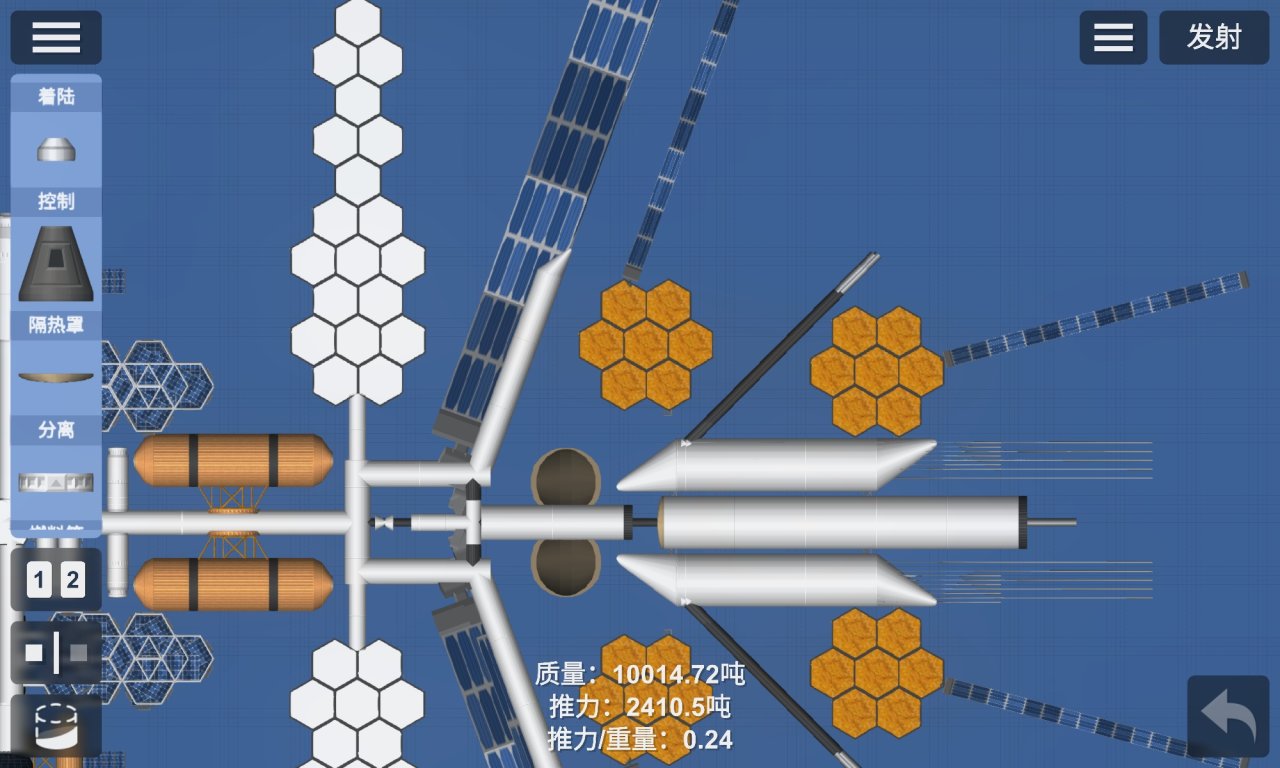Image resolution: width=1280 pixels, height=768 pixels.
Task: Open the build options hamburger icon top right
Action: point(1113,37)
